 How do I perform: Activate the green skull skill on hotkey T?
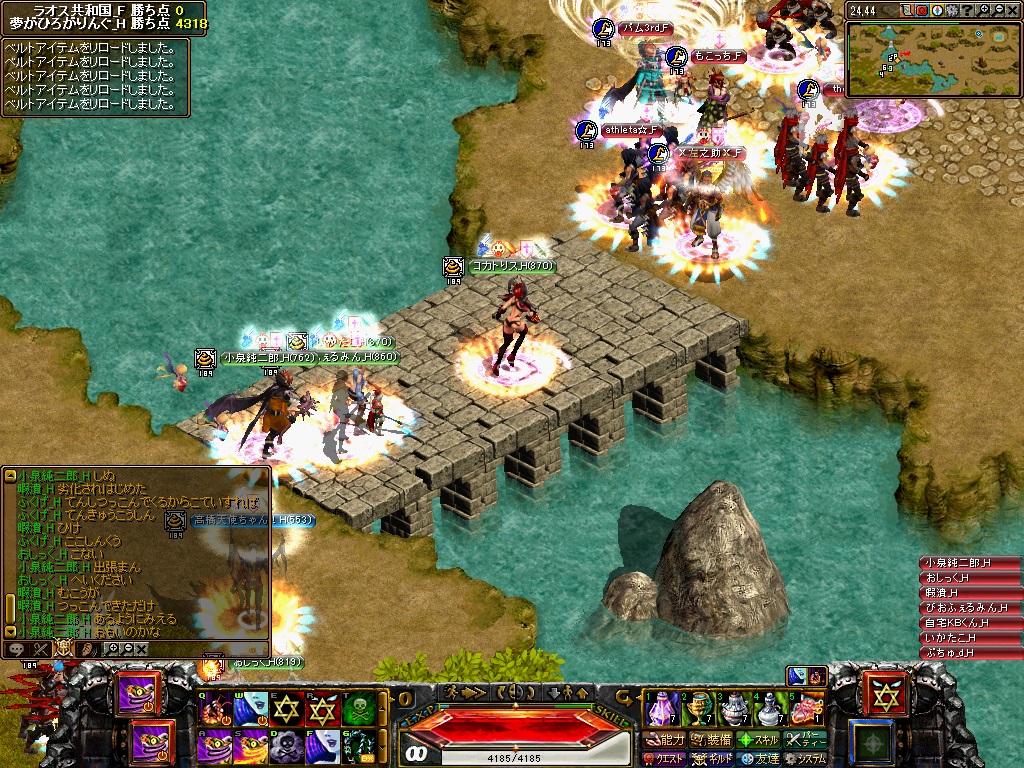coord(358,709)
